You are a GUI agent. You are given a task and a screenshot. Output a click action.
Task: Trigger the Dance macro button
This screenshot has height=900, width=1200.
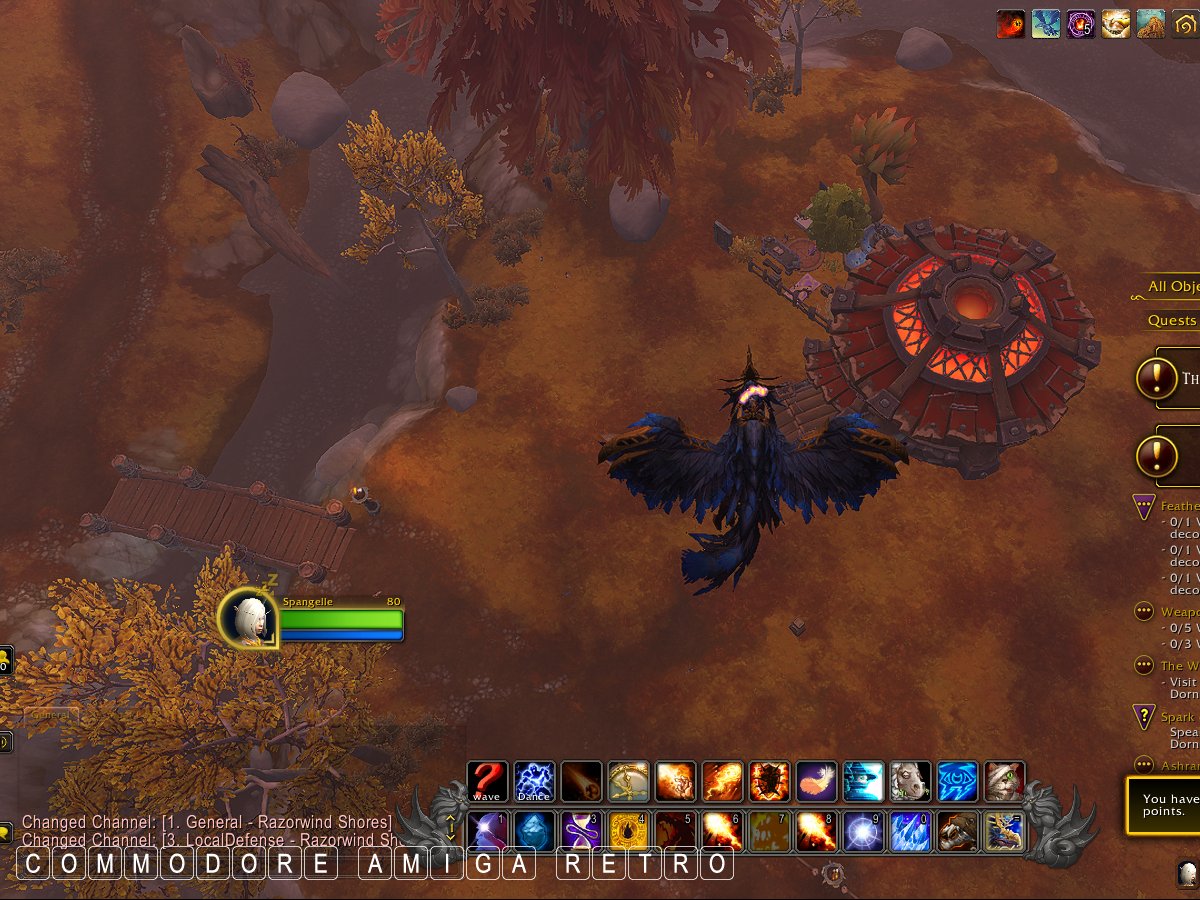point(534,781)
